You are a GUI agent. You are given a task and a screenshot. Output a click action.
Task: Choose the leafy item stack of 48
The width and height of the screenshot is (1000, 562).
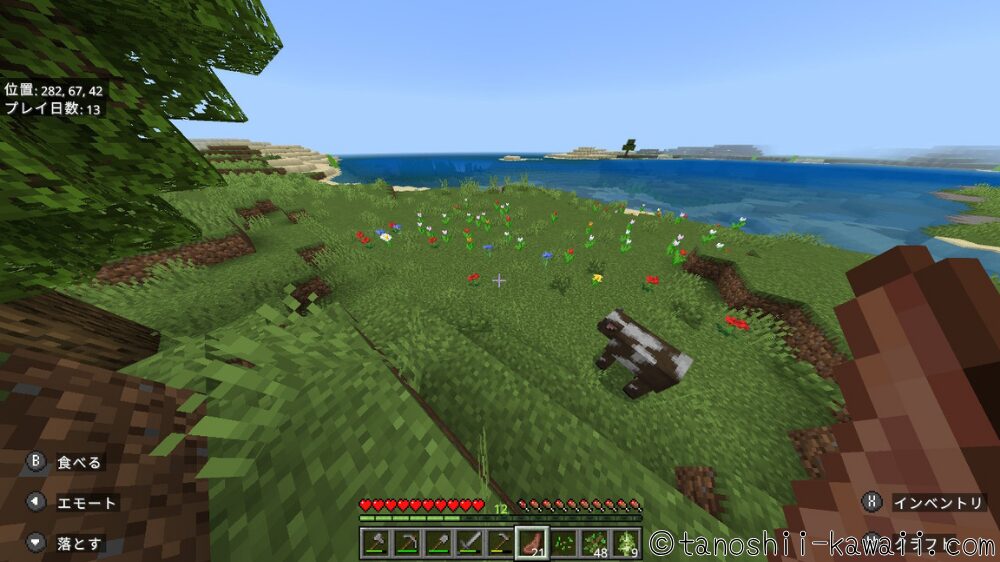click(x=594, y=543)
